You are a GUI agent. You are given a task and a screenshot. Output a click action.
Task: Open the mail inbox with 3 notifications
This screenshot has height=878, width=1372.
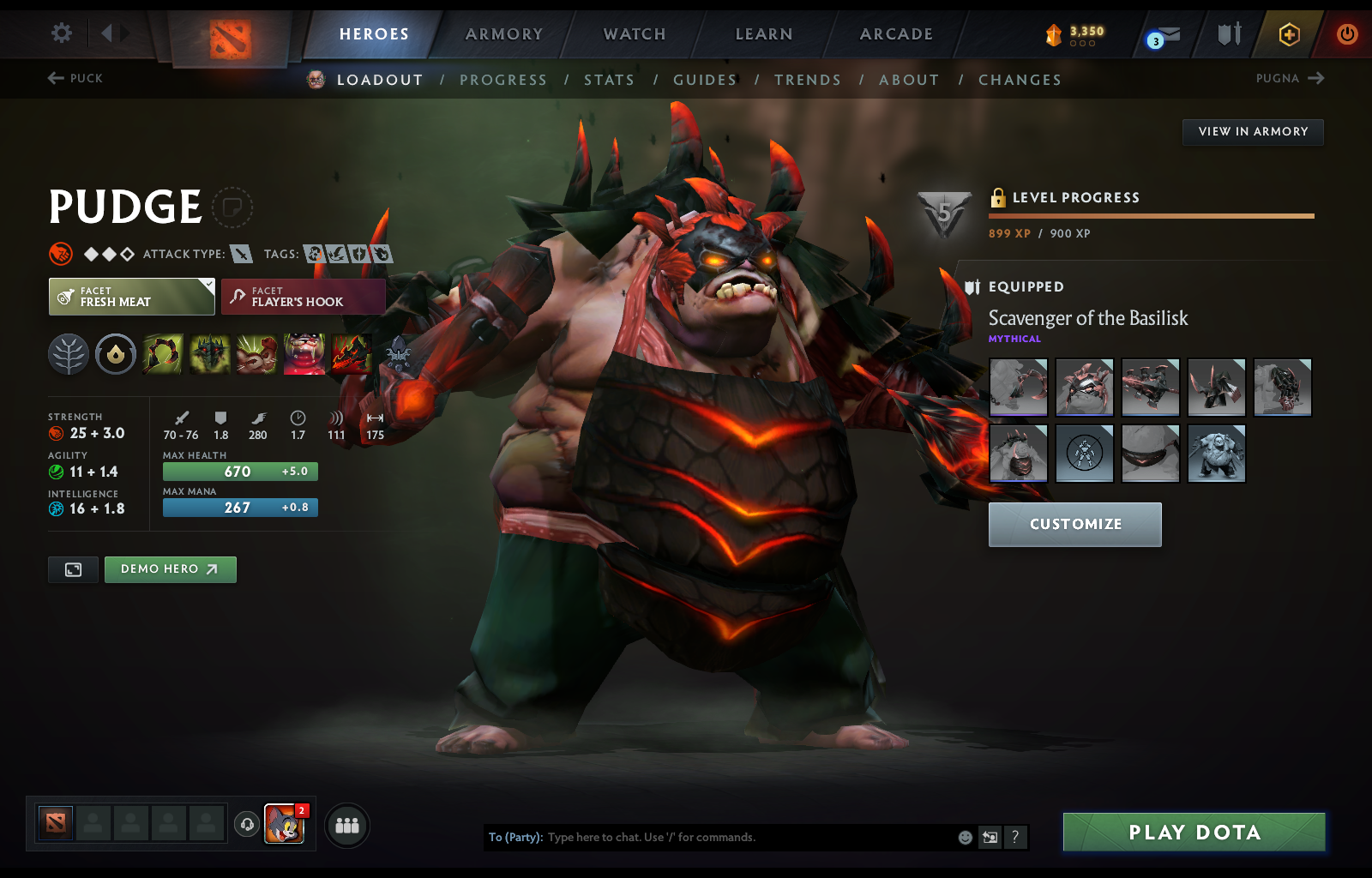[x=1160, y=35]
